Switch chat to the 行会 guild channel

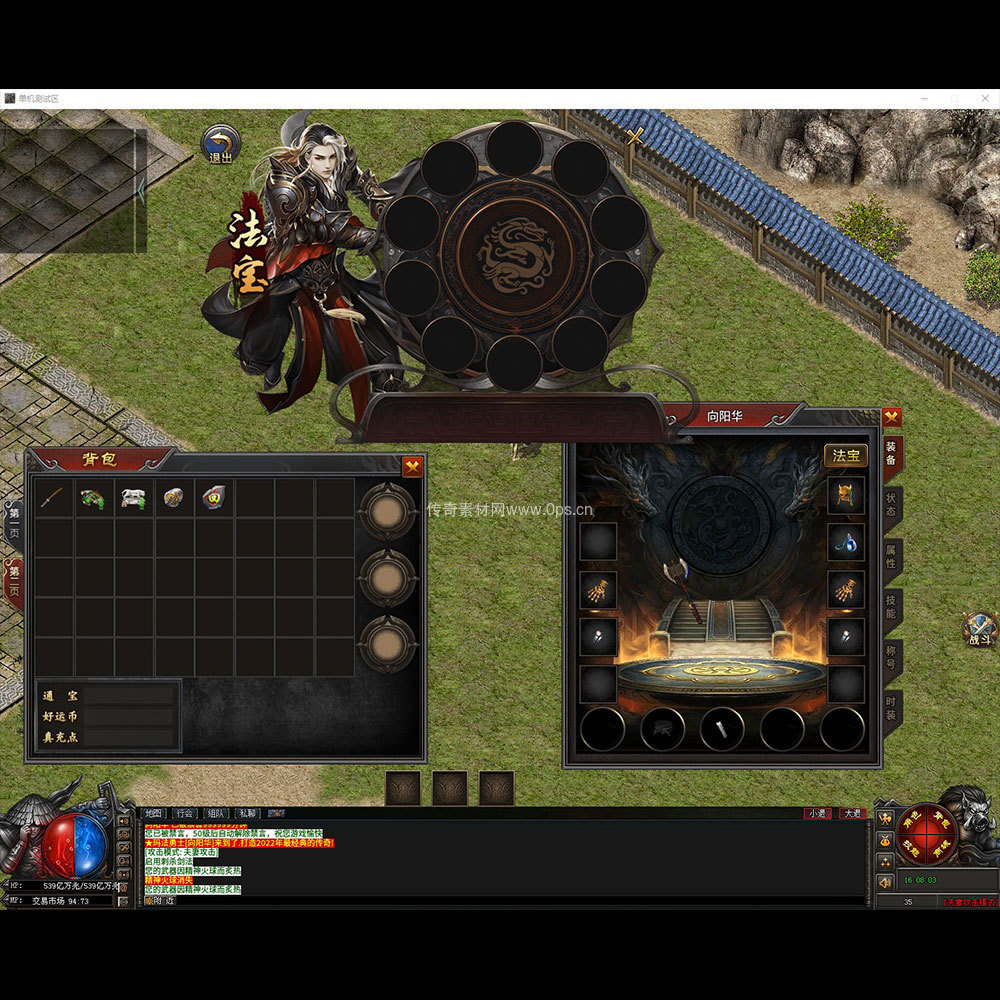[x=184, y=814]
